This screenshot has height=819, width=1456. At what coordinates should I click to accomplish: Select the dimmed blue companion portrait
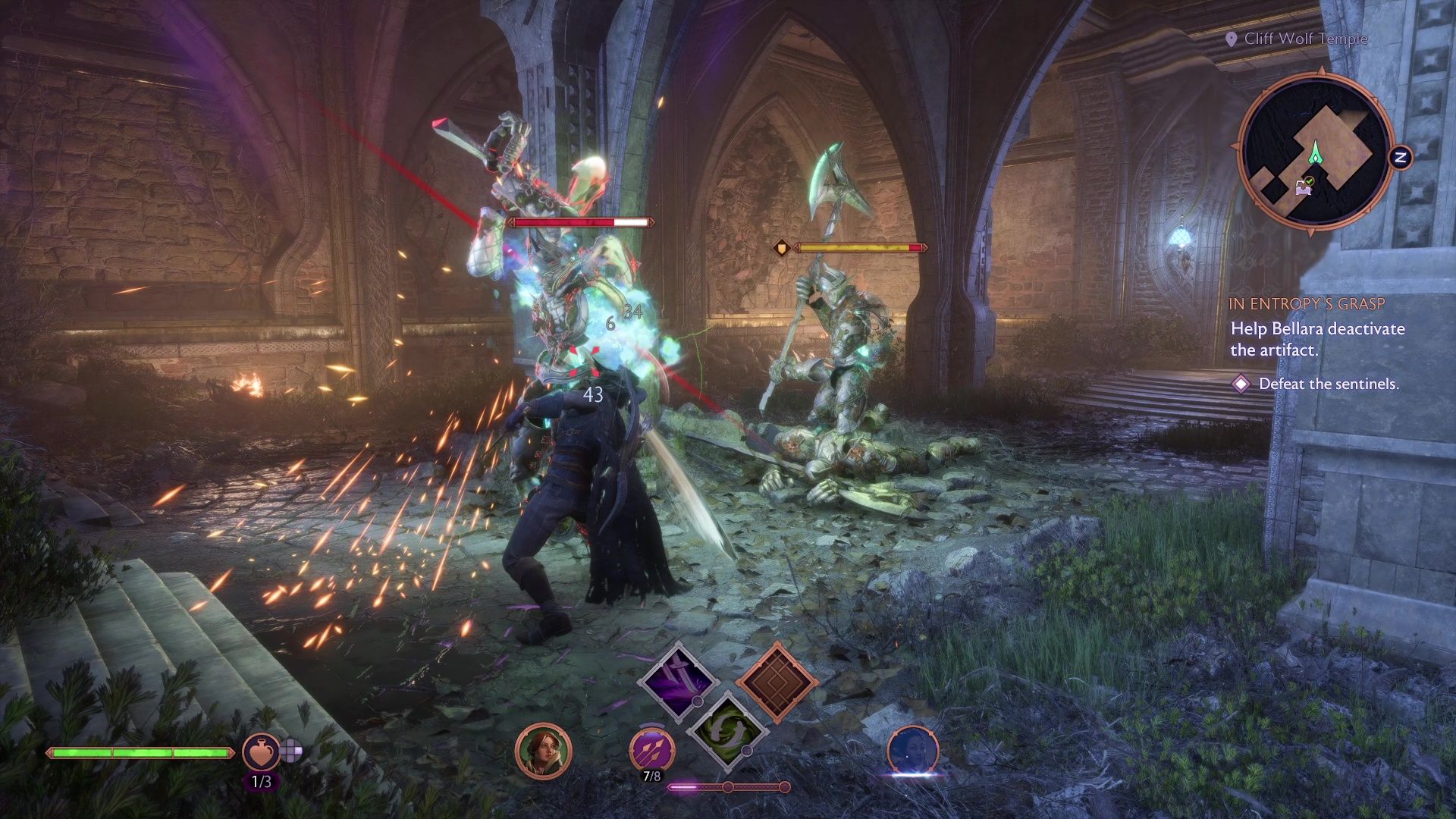pos(913,751)
